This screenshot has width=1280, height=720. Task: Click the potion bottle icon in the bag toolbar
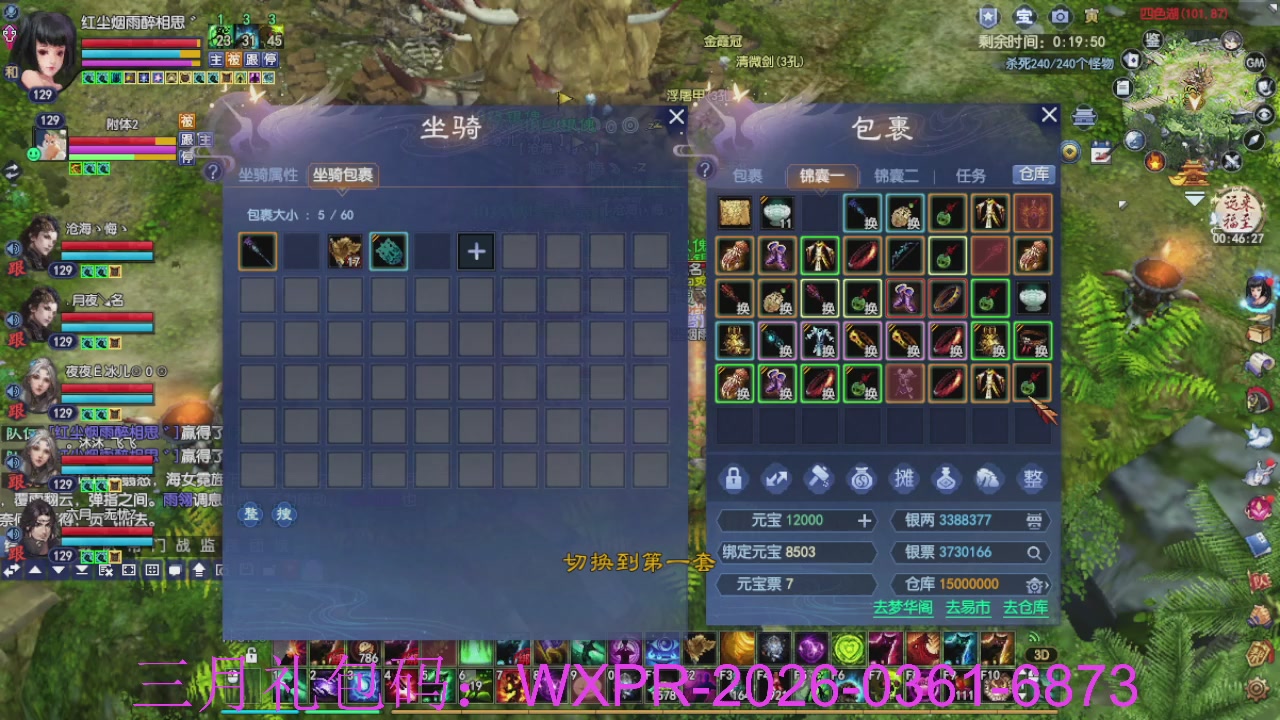(946, 479)
